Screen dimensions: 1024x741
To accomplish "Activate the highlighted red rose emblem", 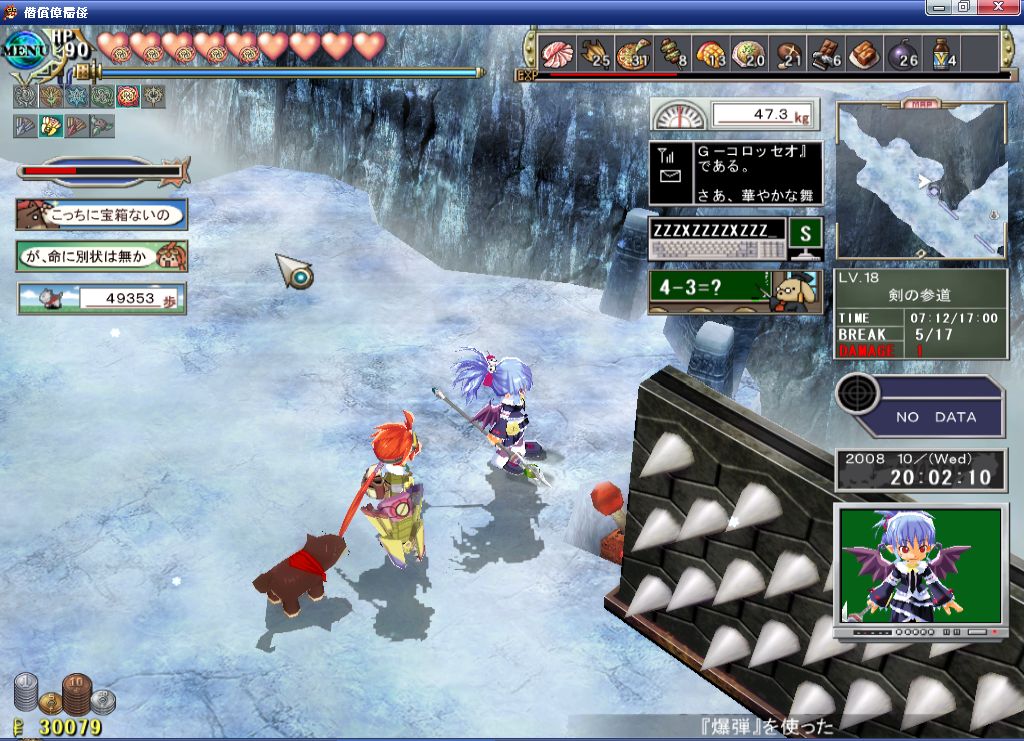I will (x=127, y=96).
